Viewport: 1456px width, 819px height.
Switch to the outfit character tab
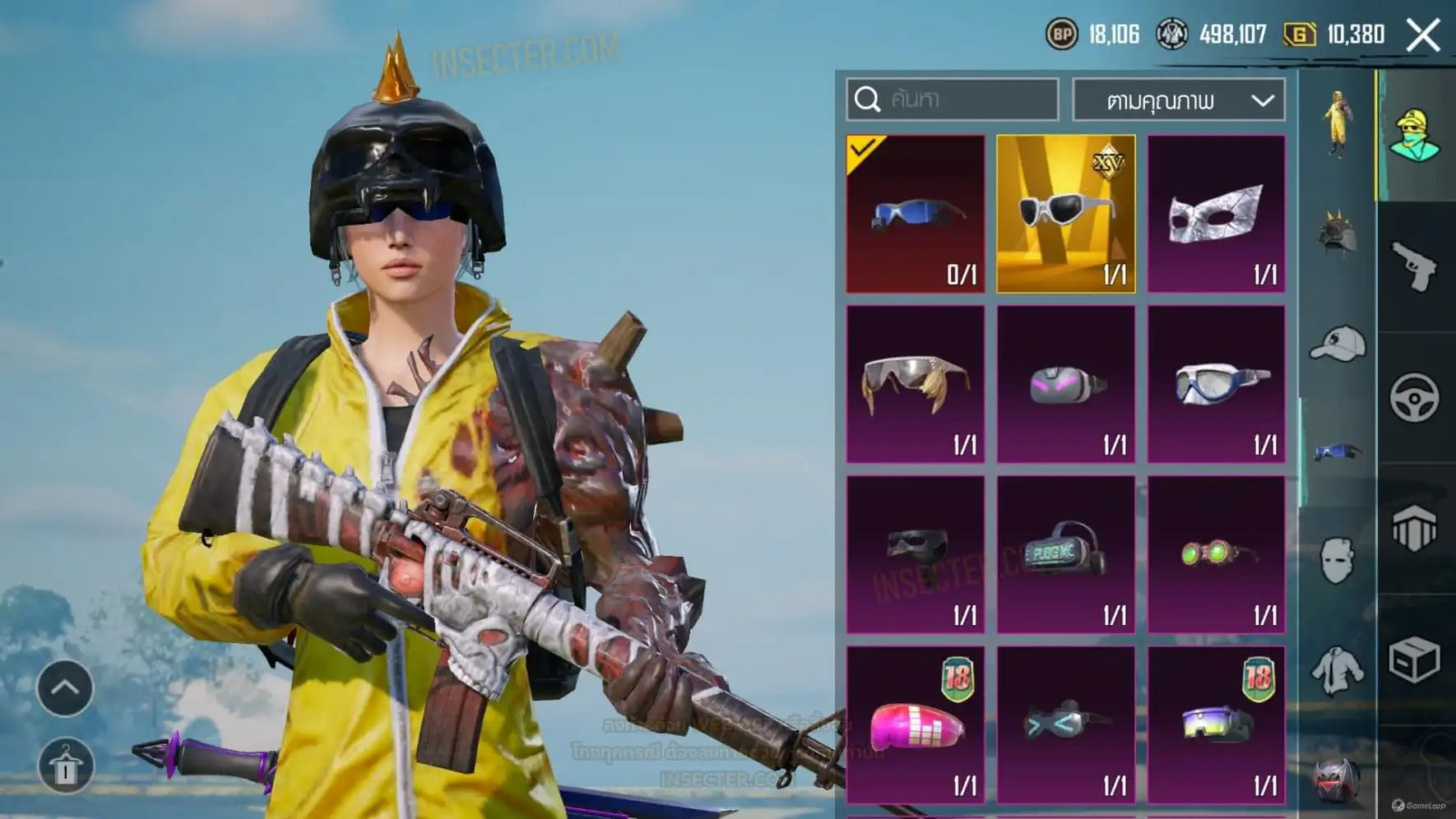tap(1337, 123)
